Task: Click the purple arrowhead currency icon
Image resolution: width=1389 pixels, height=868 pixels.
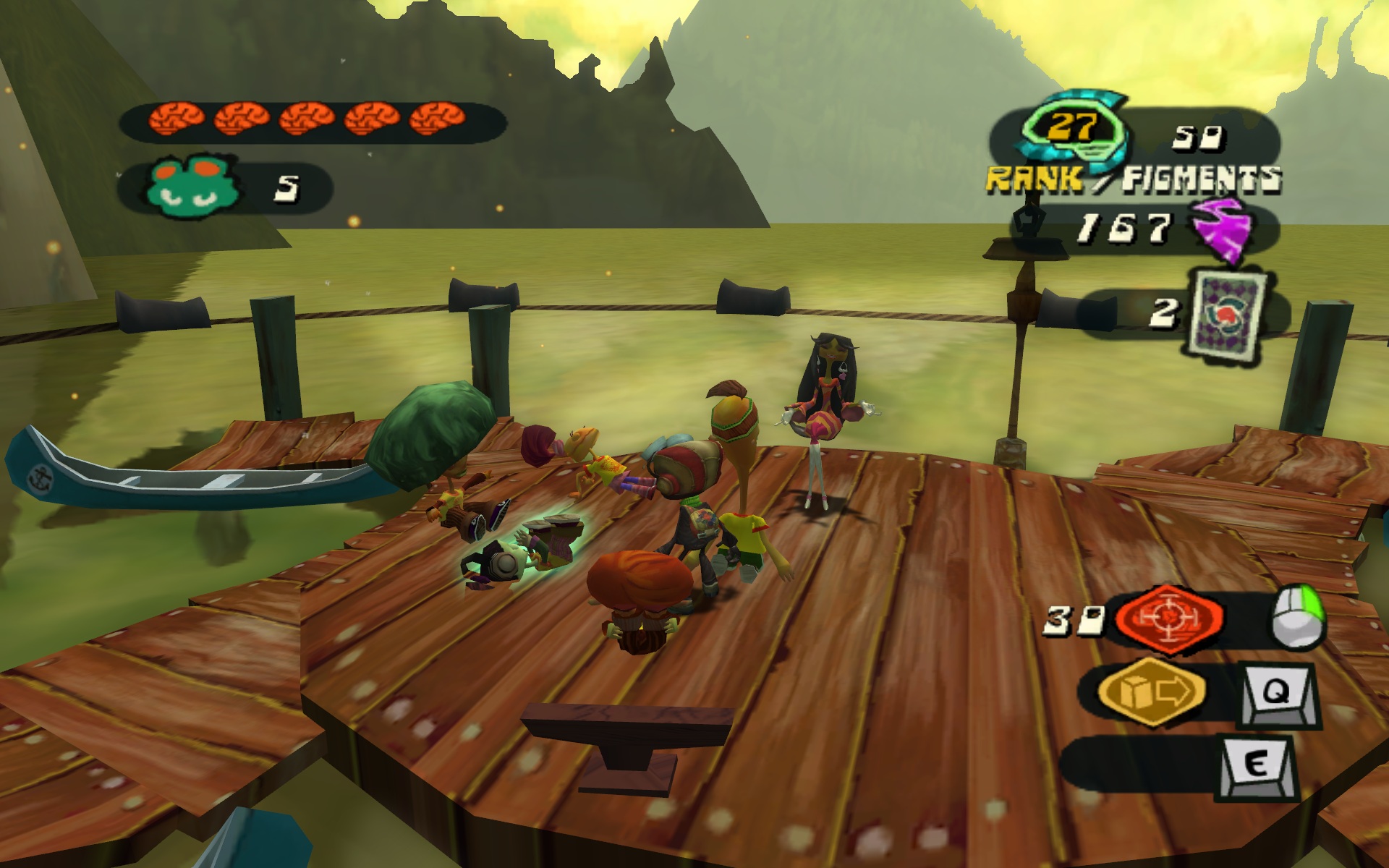Action: (1222, 229)
